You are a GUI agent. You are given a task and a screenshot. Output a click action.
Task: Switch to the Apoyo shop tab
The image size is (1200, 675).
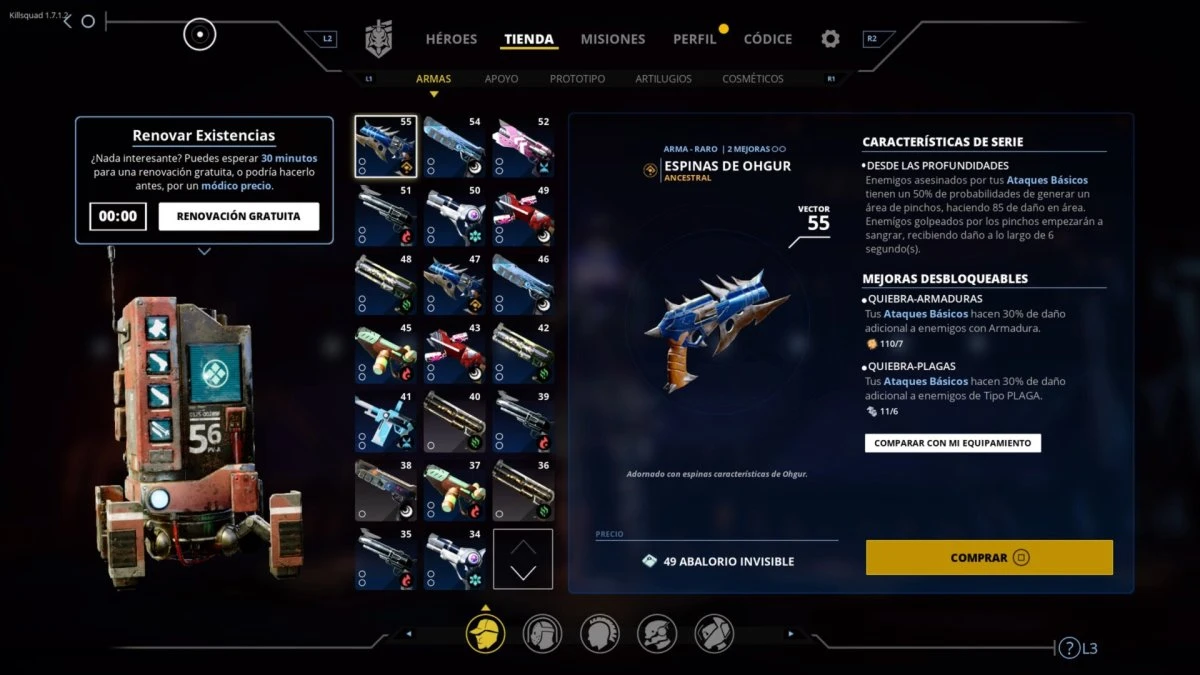501,78
